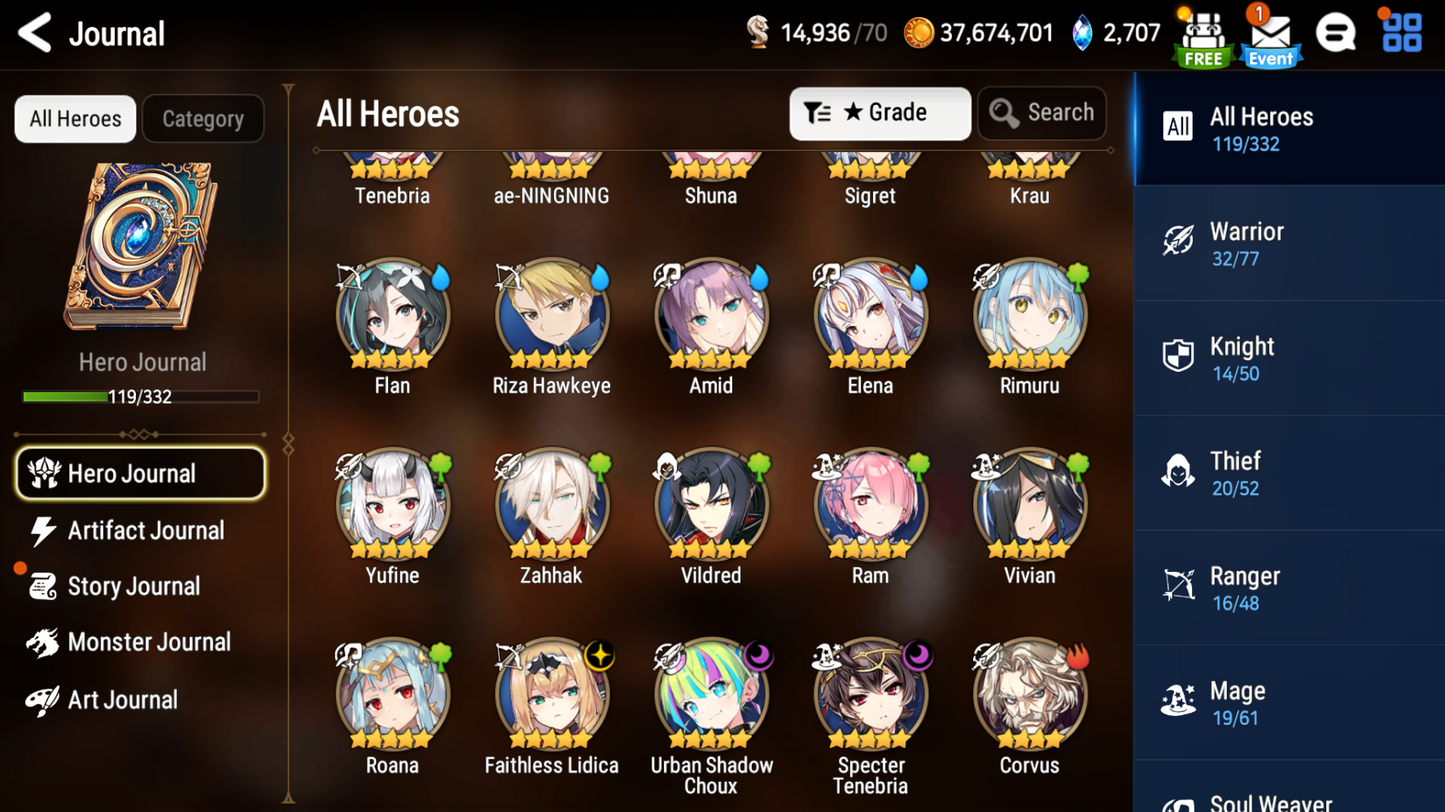The image size is (1445, 812).
Task: Select the Knight shield class icon
Action: [1180, 355]
